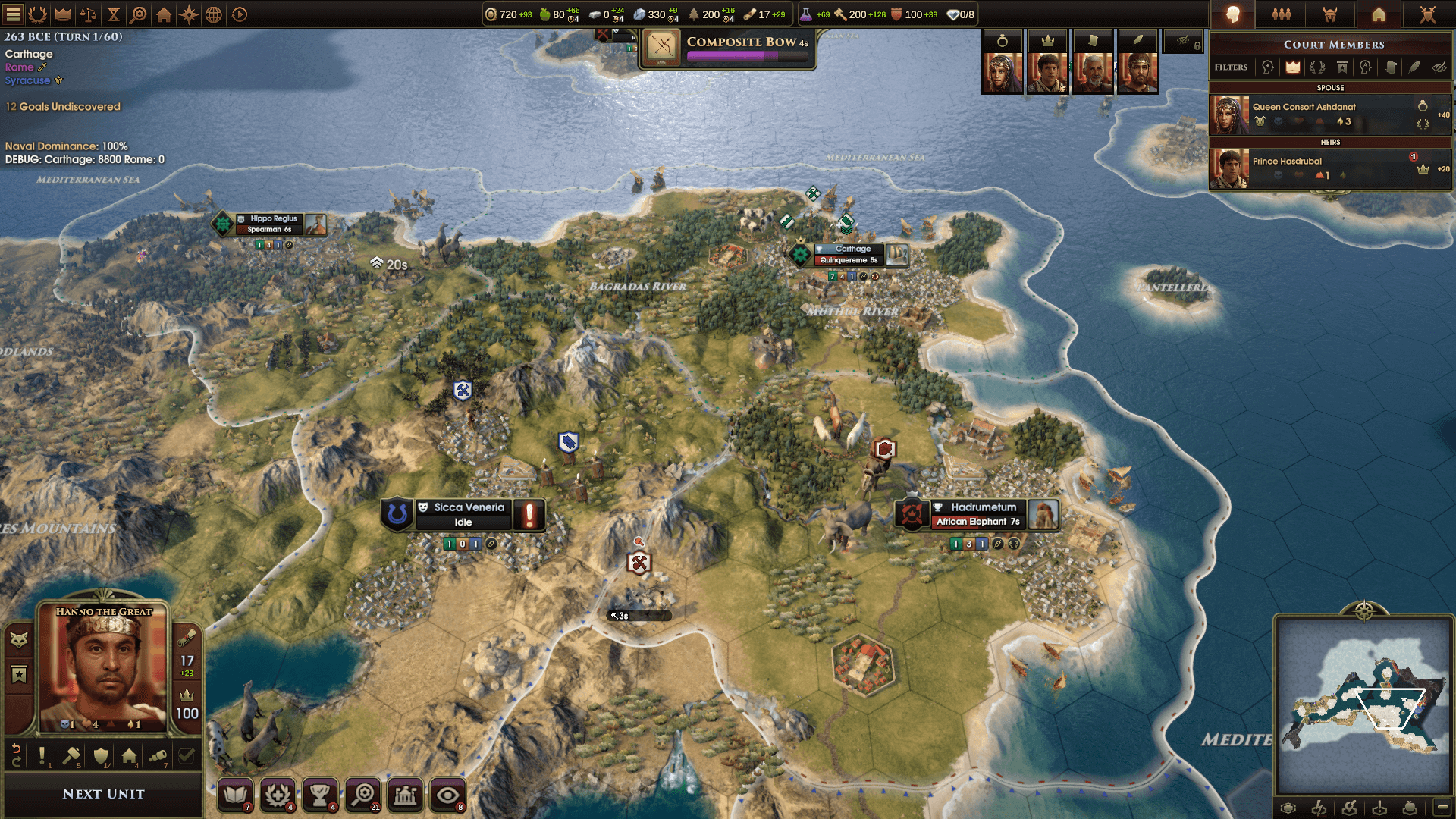Image resolution: width=1456 pixels, height=819 pixels.
Task: Open the laurel wreath screen in top toolbar
Action: tap(38, 14)
